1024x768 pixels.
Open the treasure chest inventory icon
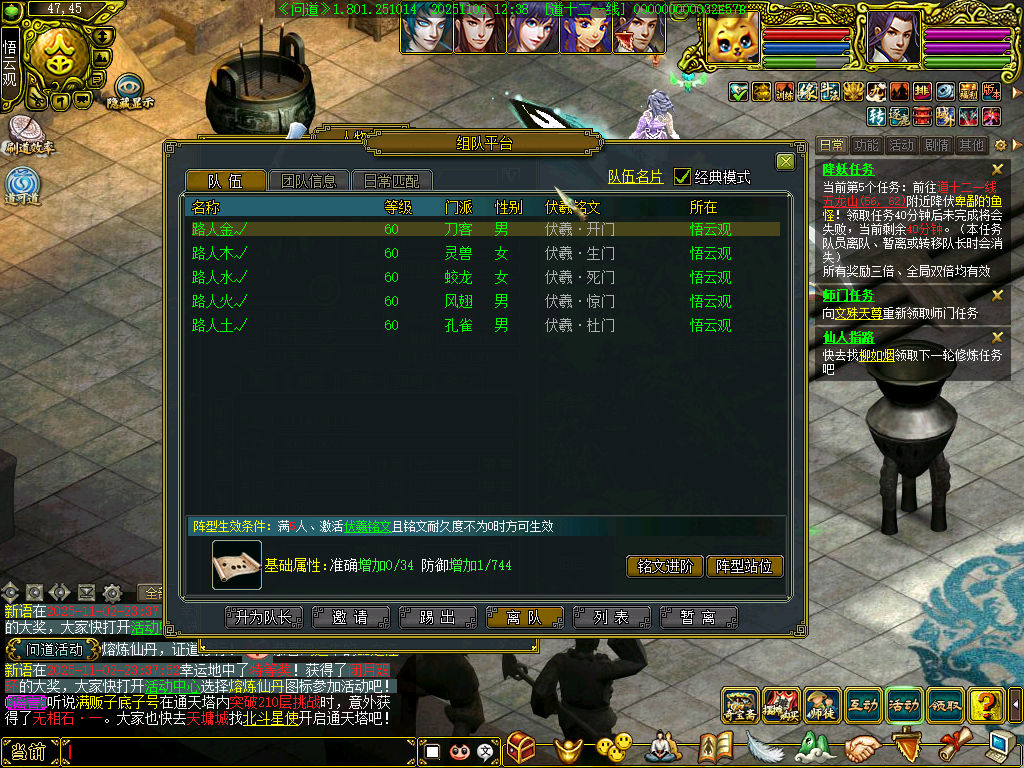tap(521, 747)
